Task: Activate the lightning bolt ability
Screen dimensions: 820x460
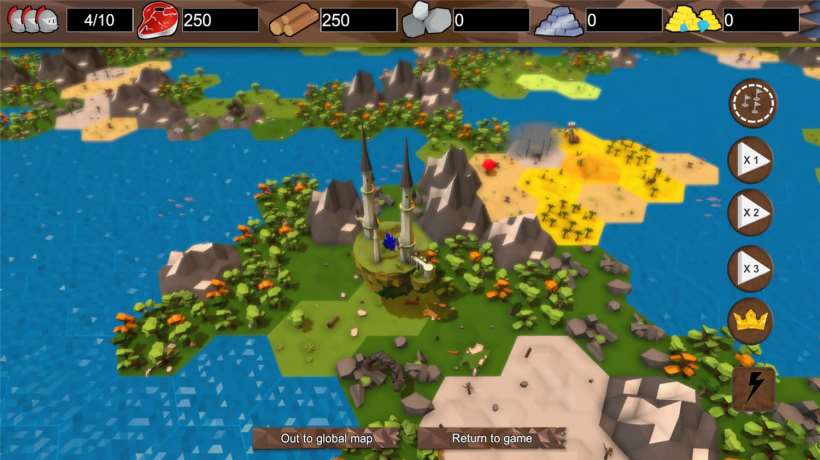Action: [x=753, y=388]
